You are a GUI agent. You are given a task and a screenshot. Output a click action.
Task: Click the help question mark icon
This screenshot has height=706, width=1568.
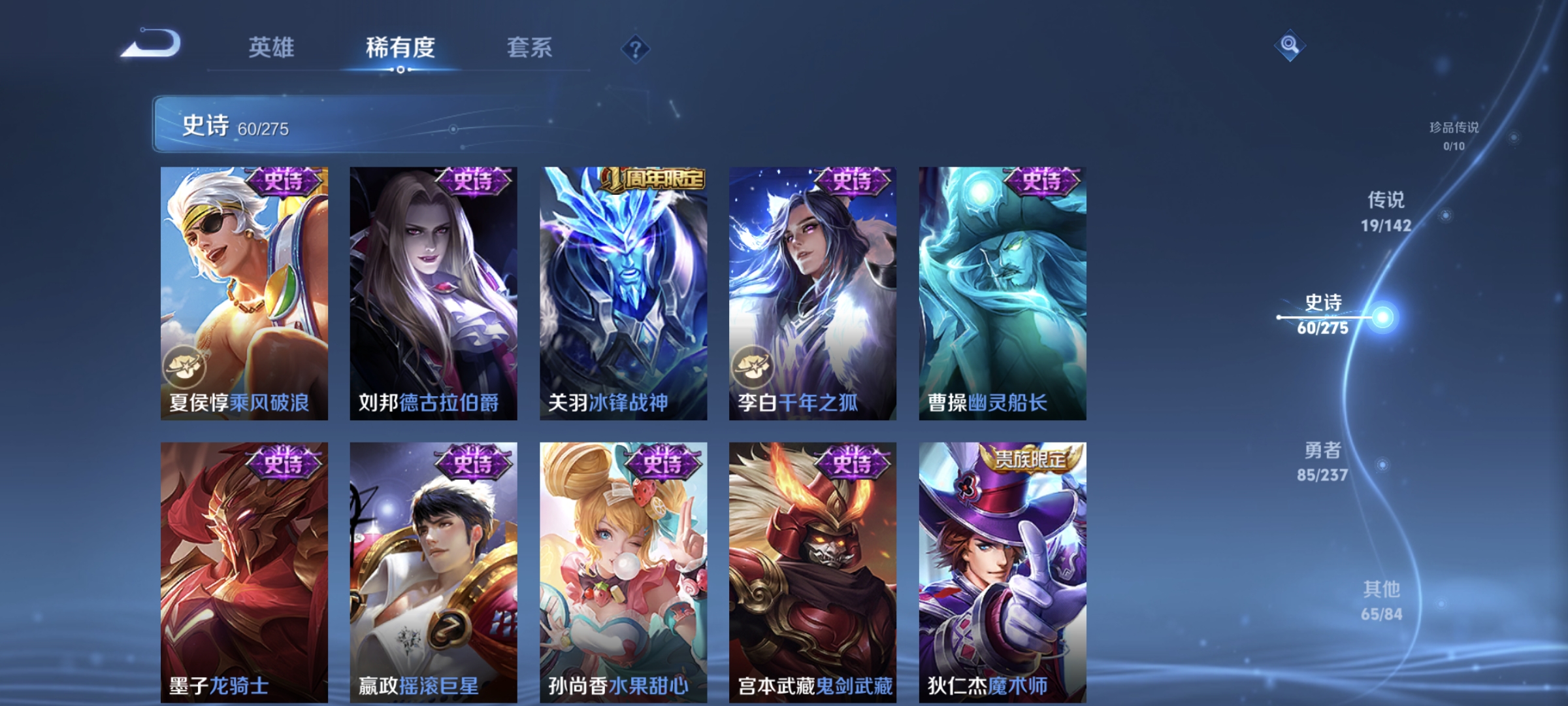coord(635,48)
